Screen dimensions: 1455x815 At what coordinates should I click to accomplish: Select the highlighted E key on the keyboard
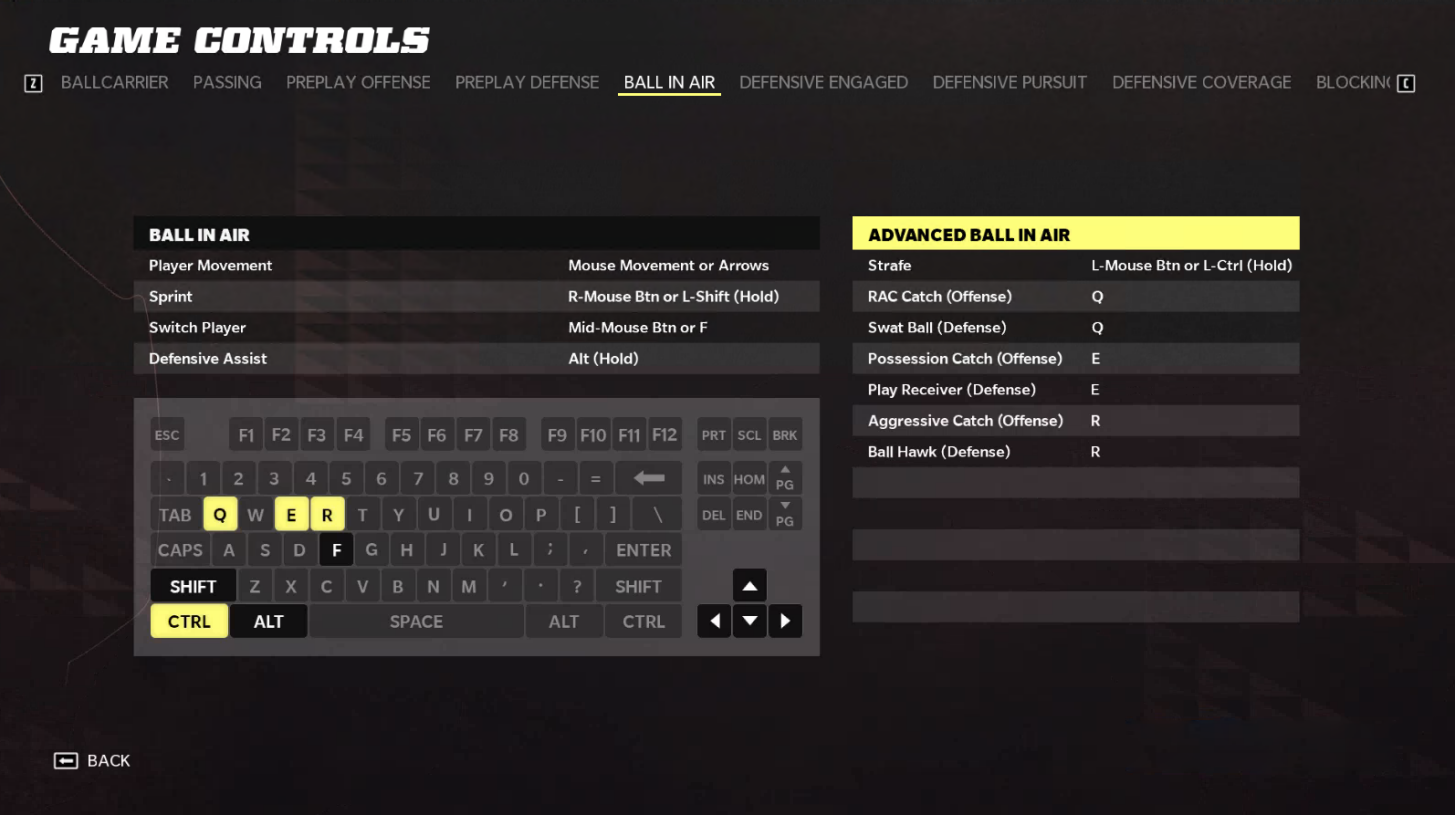tap(291, 513)
